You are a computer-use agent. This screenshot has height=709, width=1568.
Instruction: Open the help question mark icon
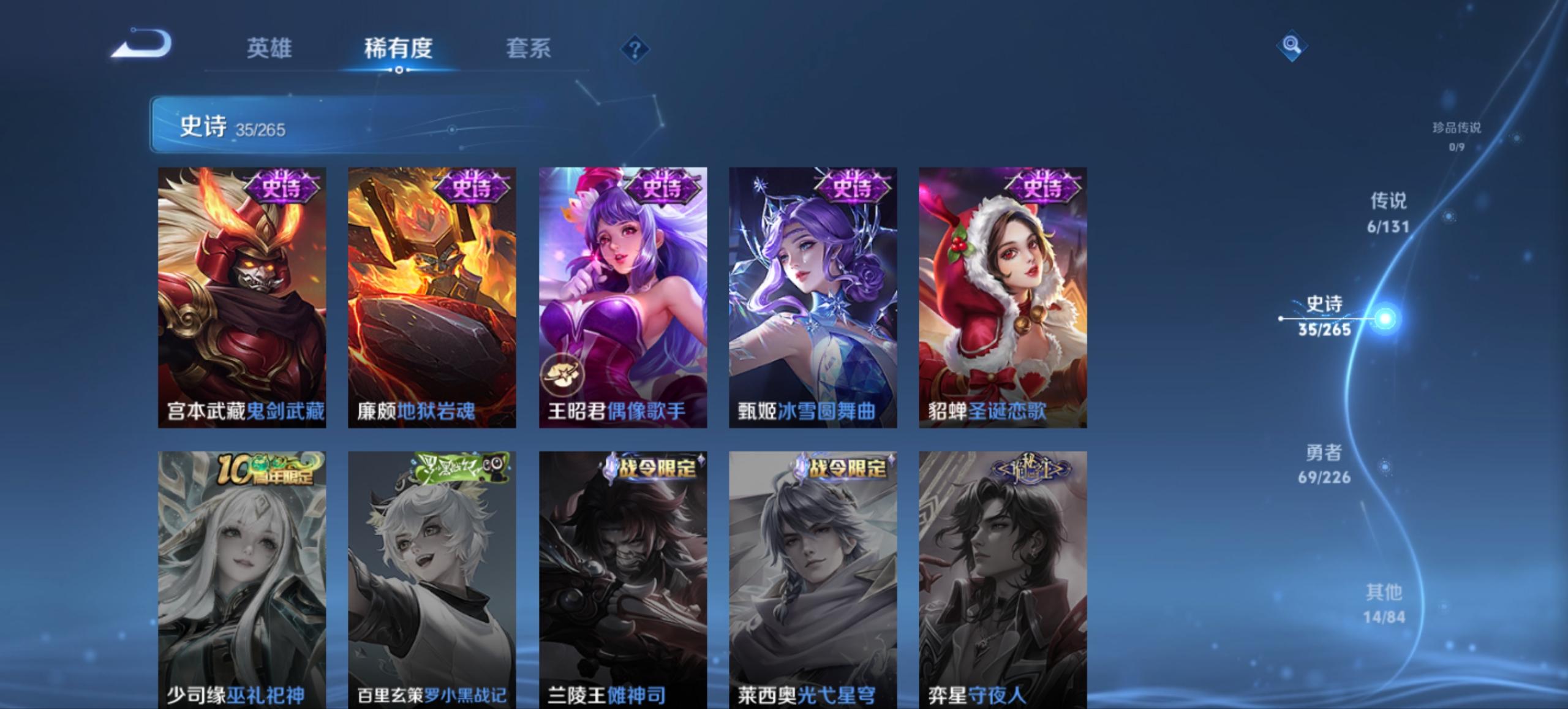pos(634,49)
